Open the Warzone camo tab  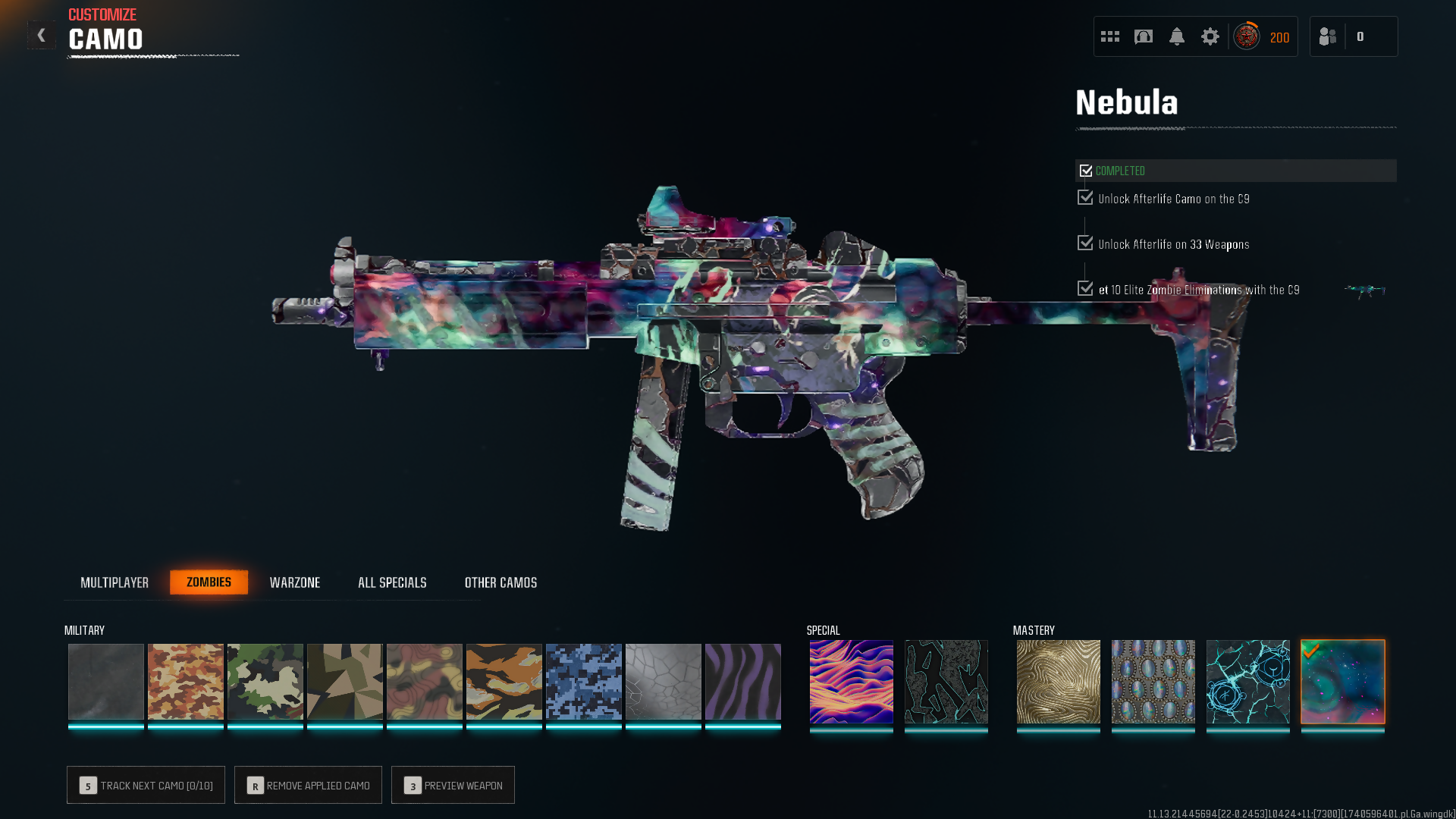(x=295, y=582)
